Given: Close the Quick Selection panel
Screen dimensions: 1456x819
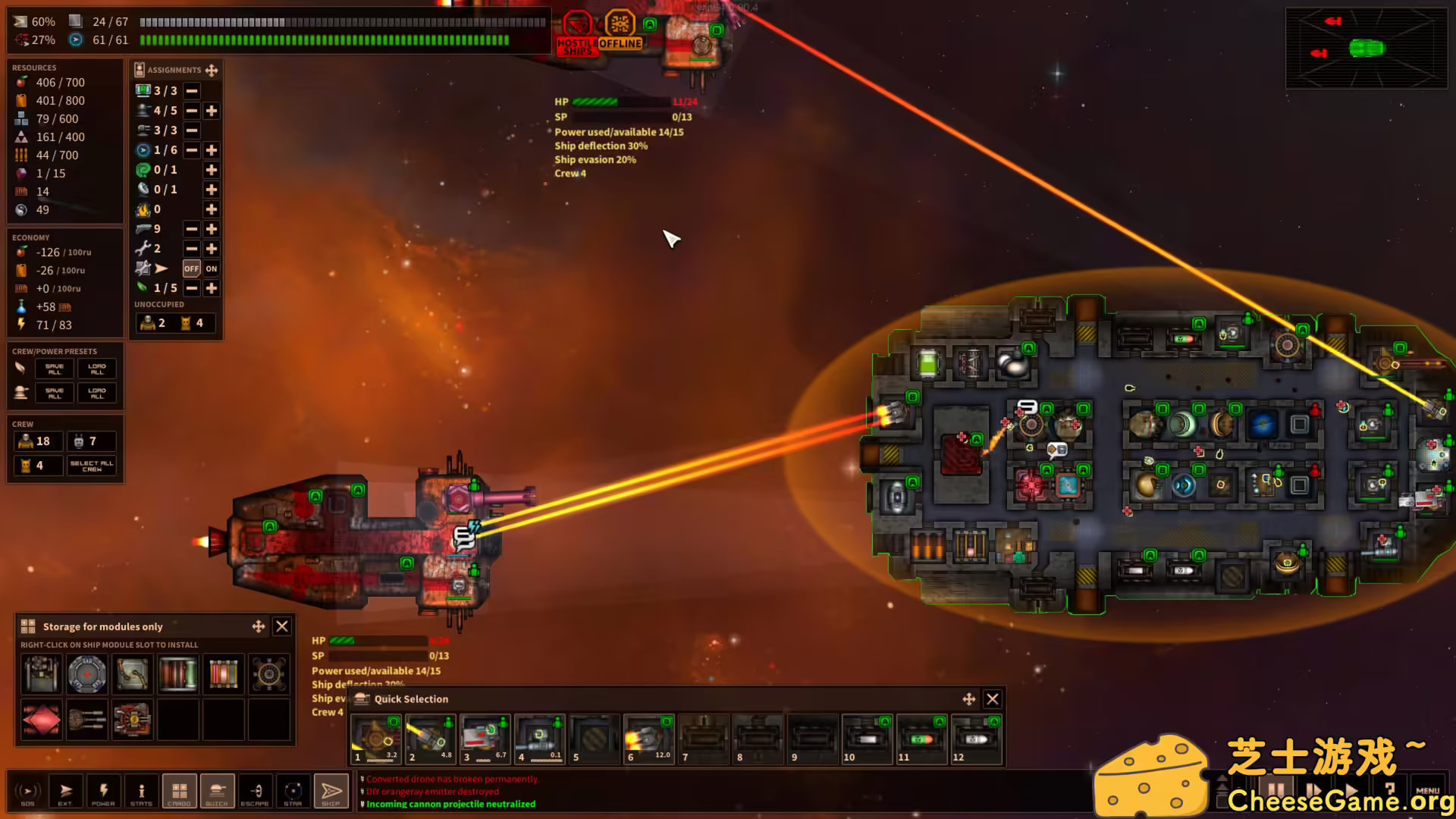Looking at the screenshot, I should [x=992, y=699].
